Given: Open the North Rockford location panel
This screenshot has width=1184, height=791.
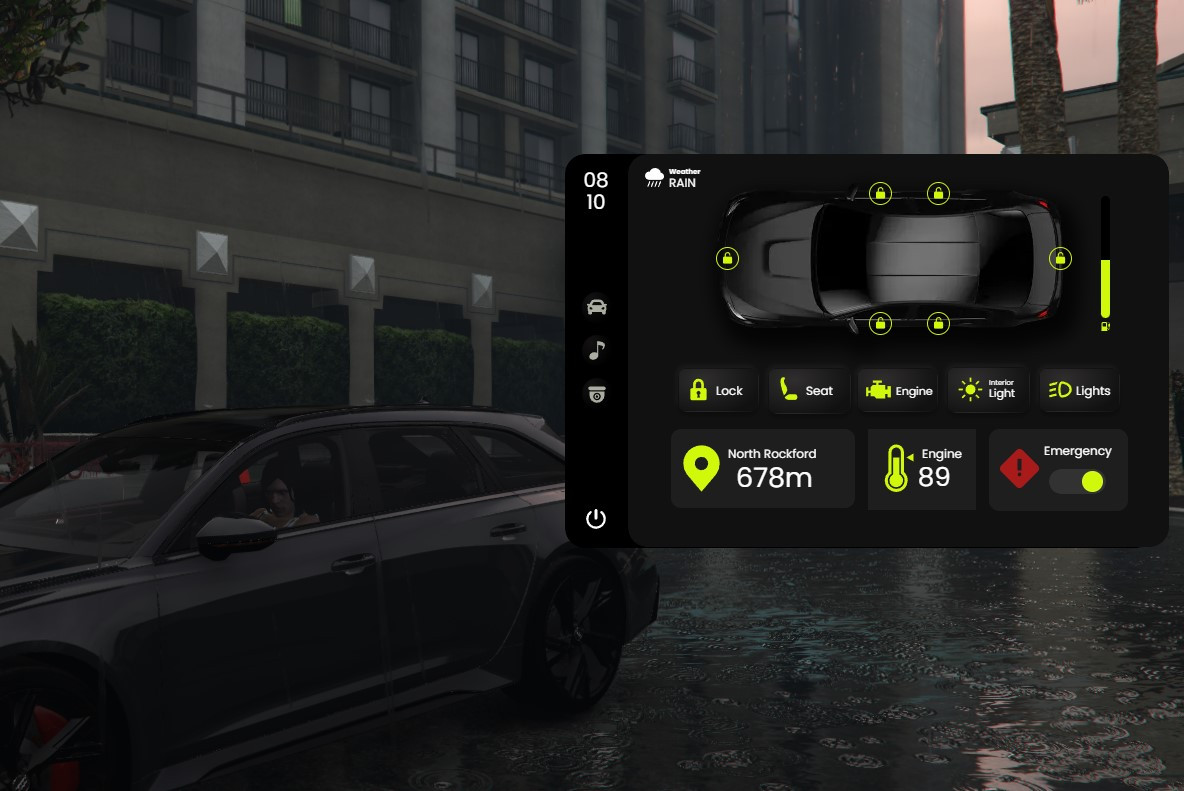Looking at the screenshot, I should (762, 468).
